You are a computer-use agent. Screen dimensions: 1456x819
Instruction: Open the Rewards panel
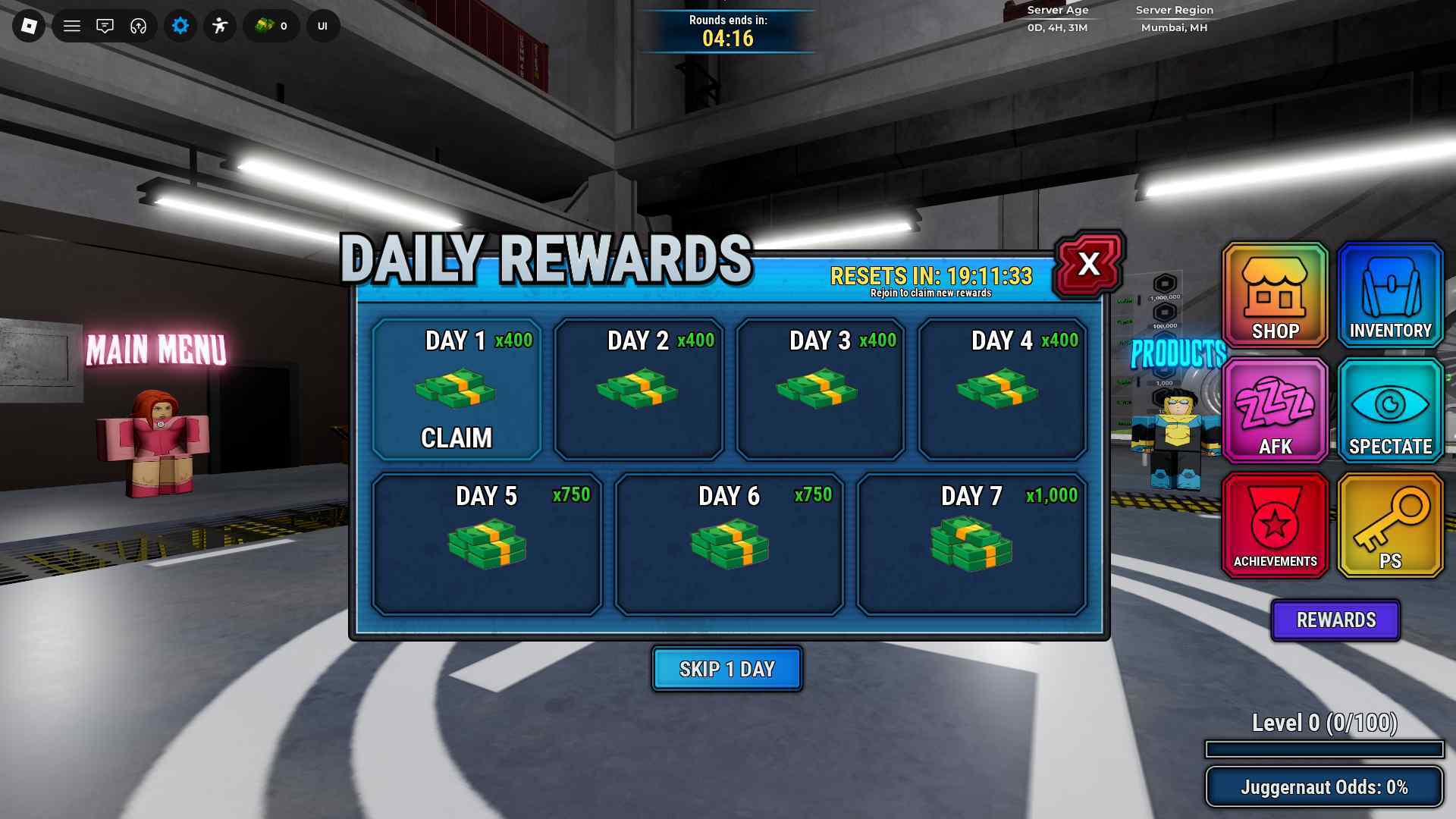click(x=1335, y=620)
